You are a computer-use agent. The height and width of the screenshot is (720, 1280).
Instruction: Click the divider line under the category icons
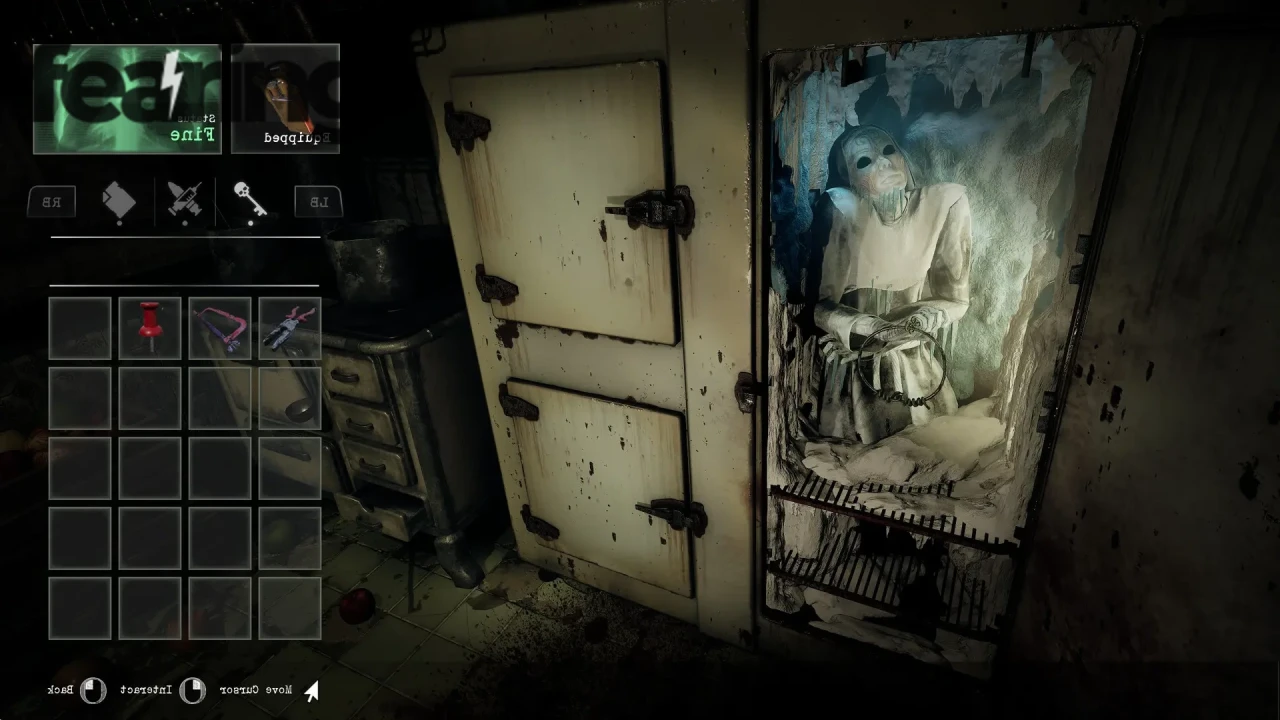185,238
